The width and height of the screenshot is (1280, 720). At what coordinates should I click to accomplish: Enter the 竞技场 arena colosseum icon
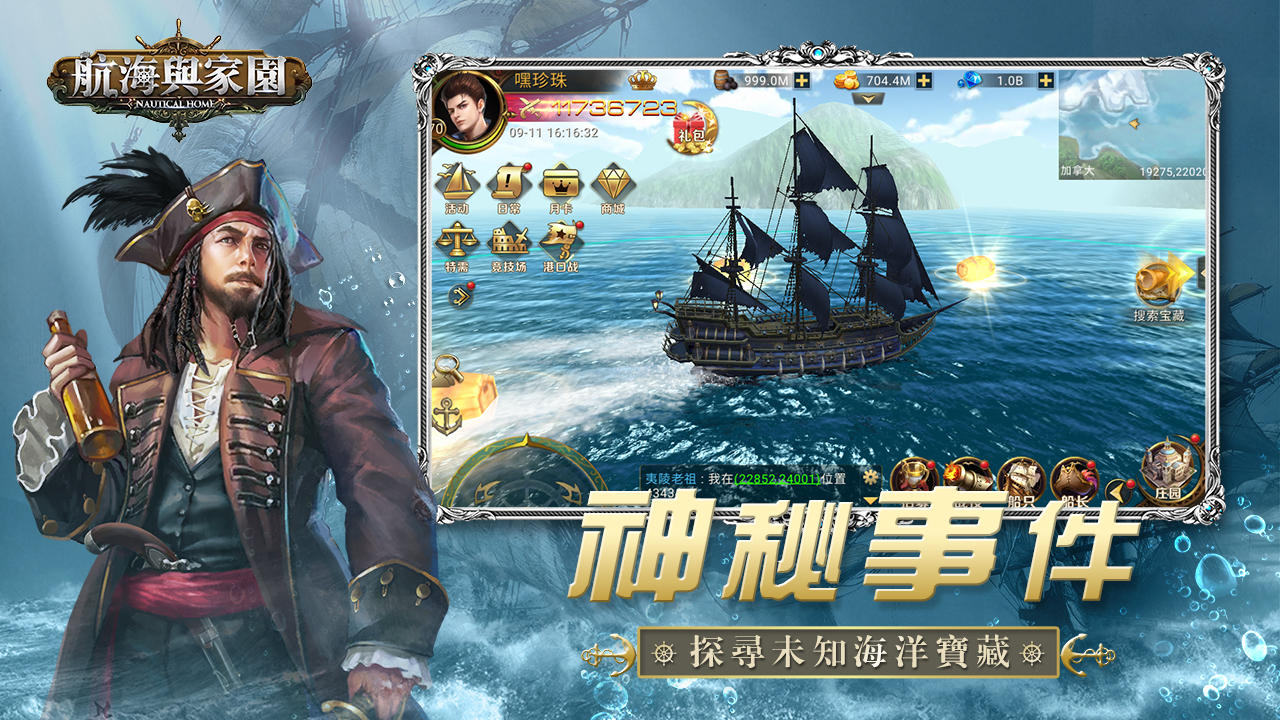508,240
